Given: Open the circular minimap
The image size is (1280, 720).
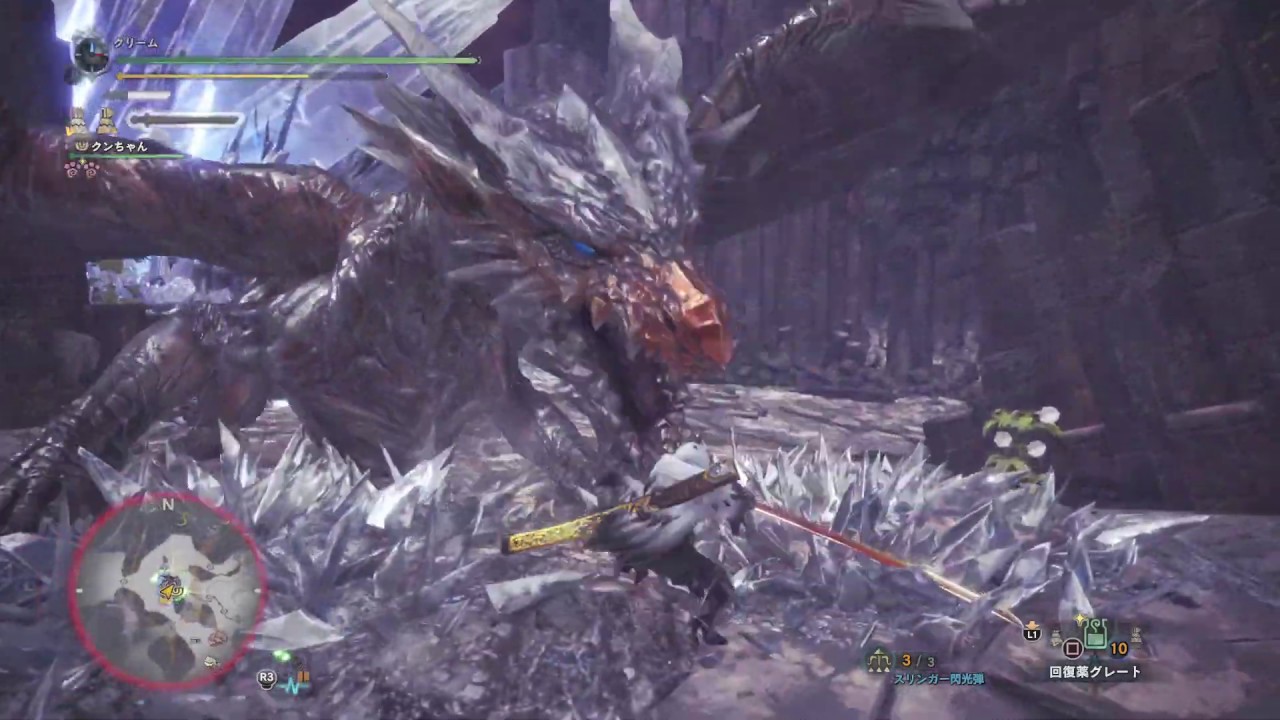Looking at the screenshot, I should click(x=167, y=591).
